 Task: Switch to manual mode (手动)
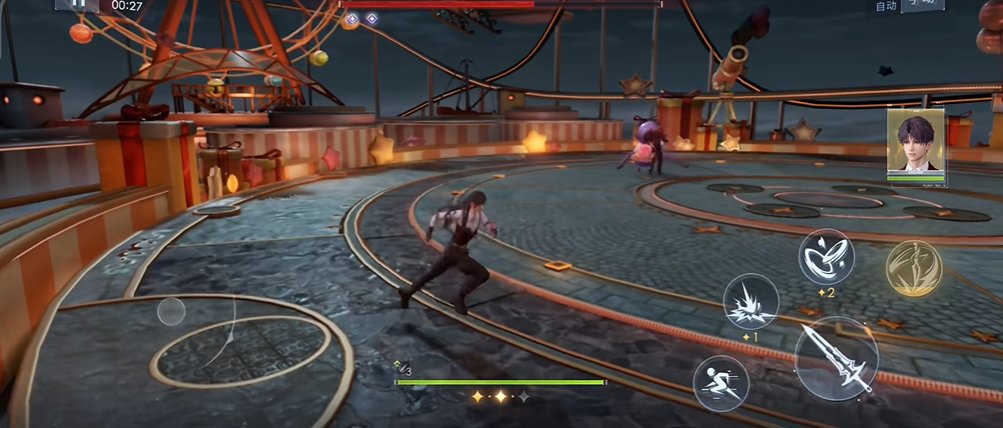click(922, 5)
